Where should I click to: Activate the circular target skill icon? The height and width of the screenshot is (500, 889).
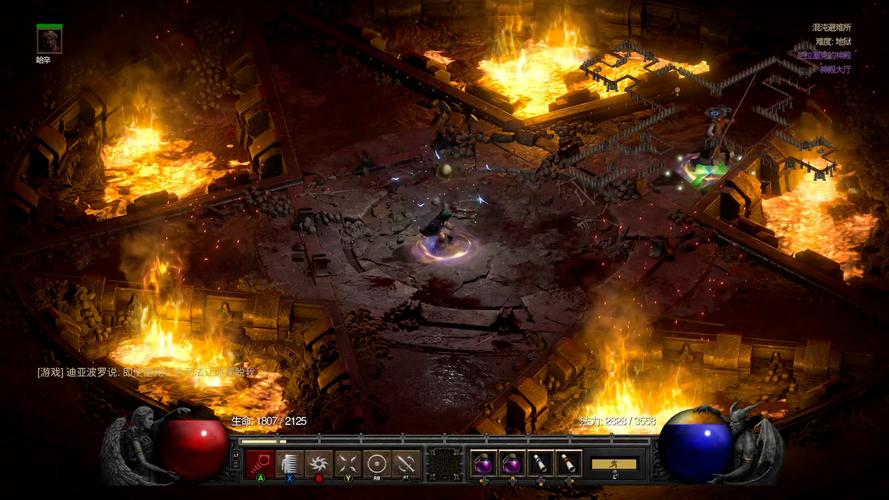pos(376,463)
